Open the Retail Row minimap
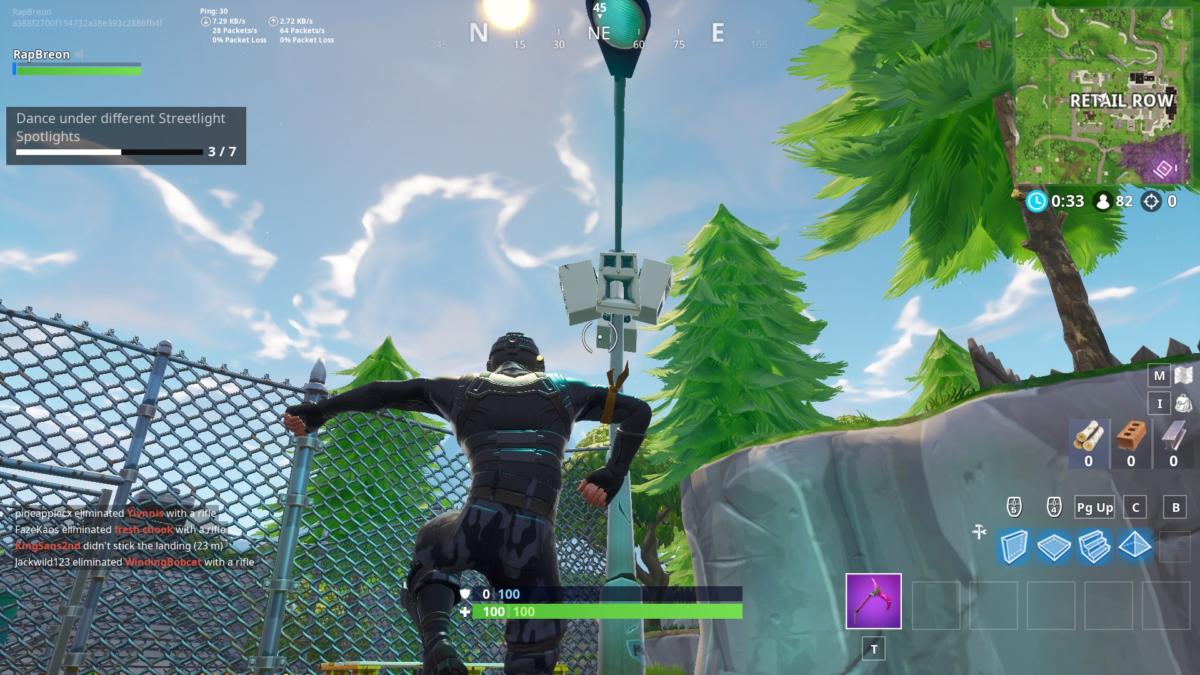The height and width of the screenshot is (675, 1200). (1105, 98)
